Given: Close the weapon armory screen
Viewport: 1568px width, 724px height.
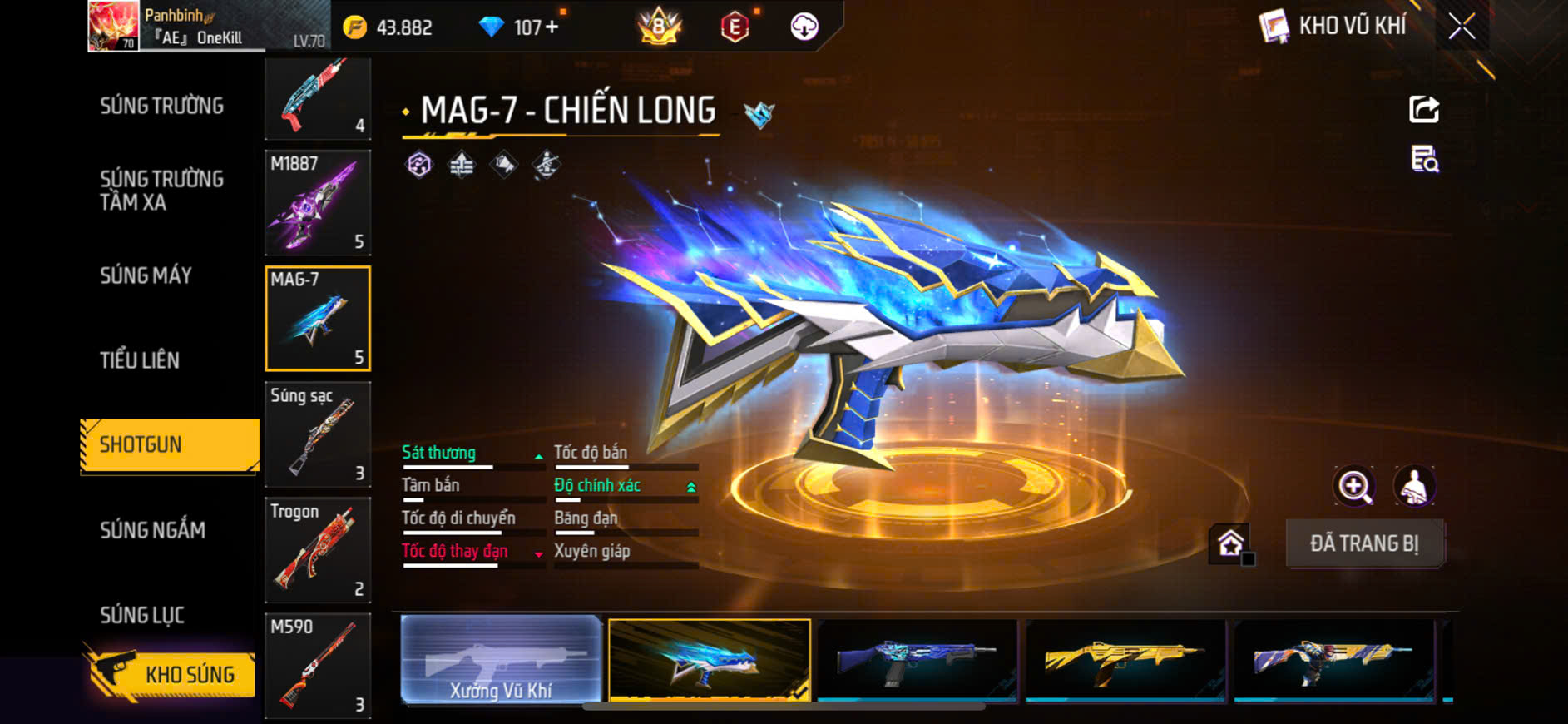Looking at the screenshot, I should [x=1462, y=27].
